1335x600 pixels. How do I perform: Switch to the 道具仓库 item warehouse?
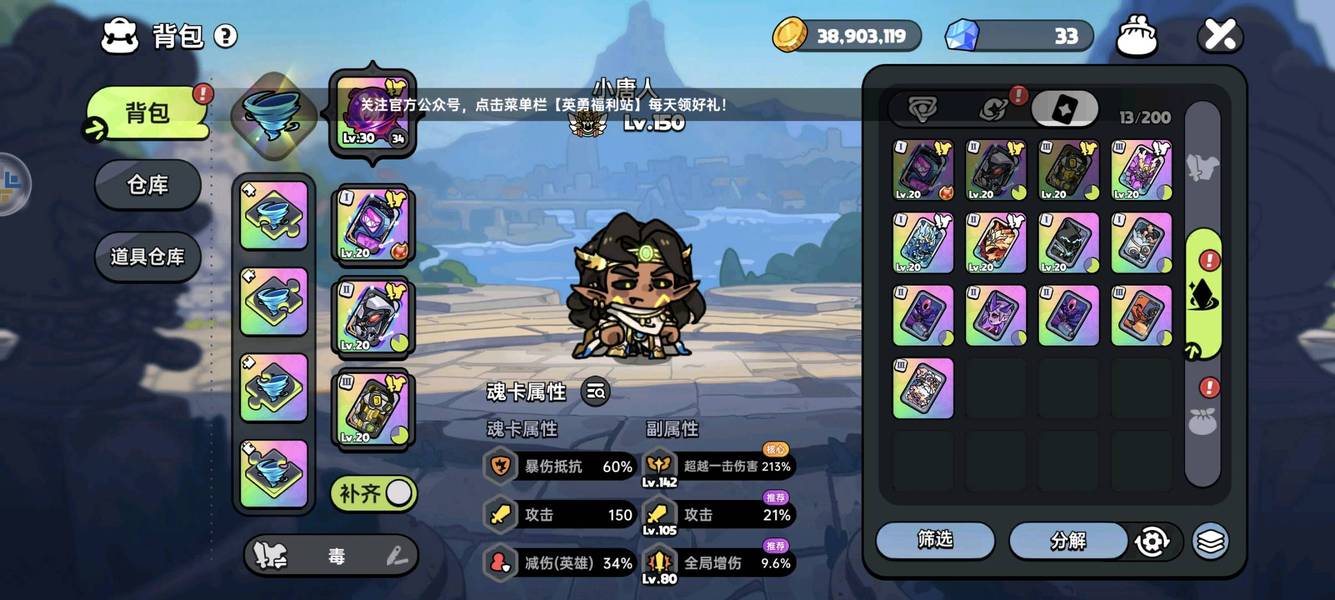point(148,257)
